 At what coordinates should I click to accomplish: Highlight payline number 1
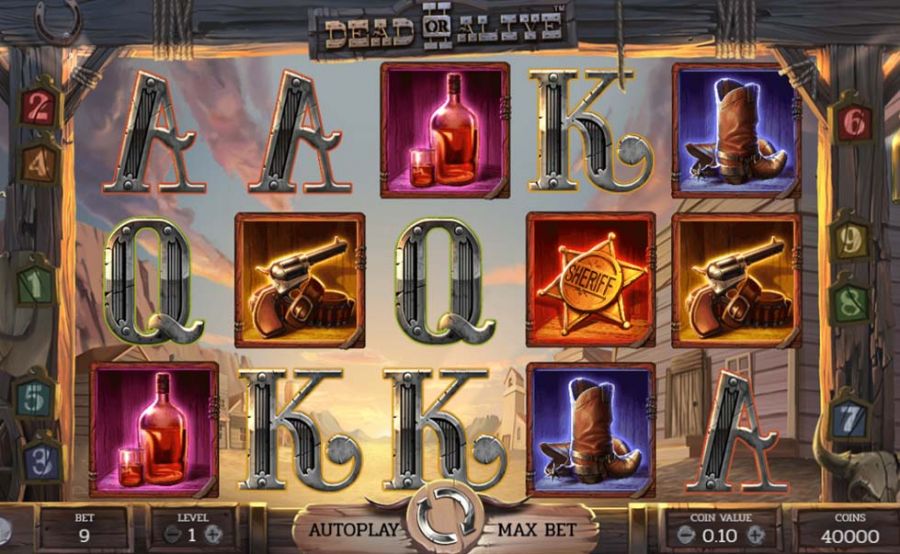pos(36,285)
